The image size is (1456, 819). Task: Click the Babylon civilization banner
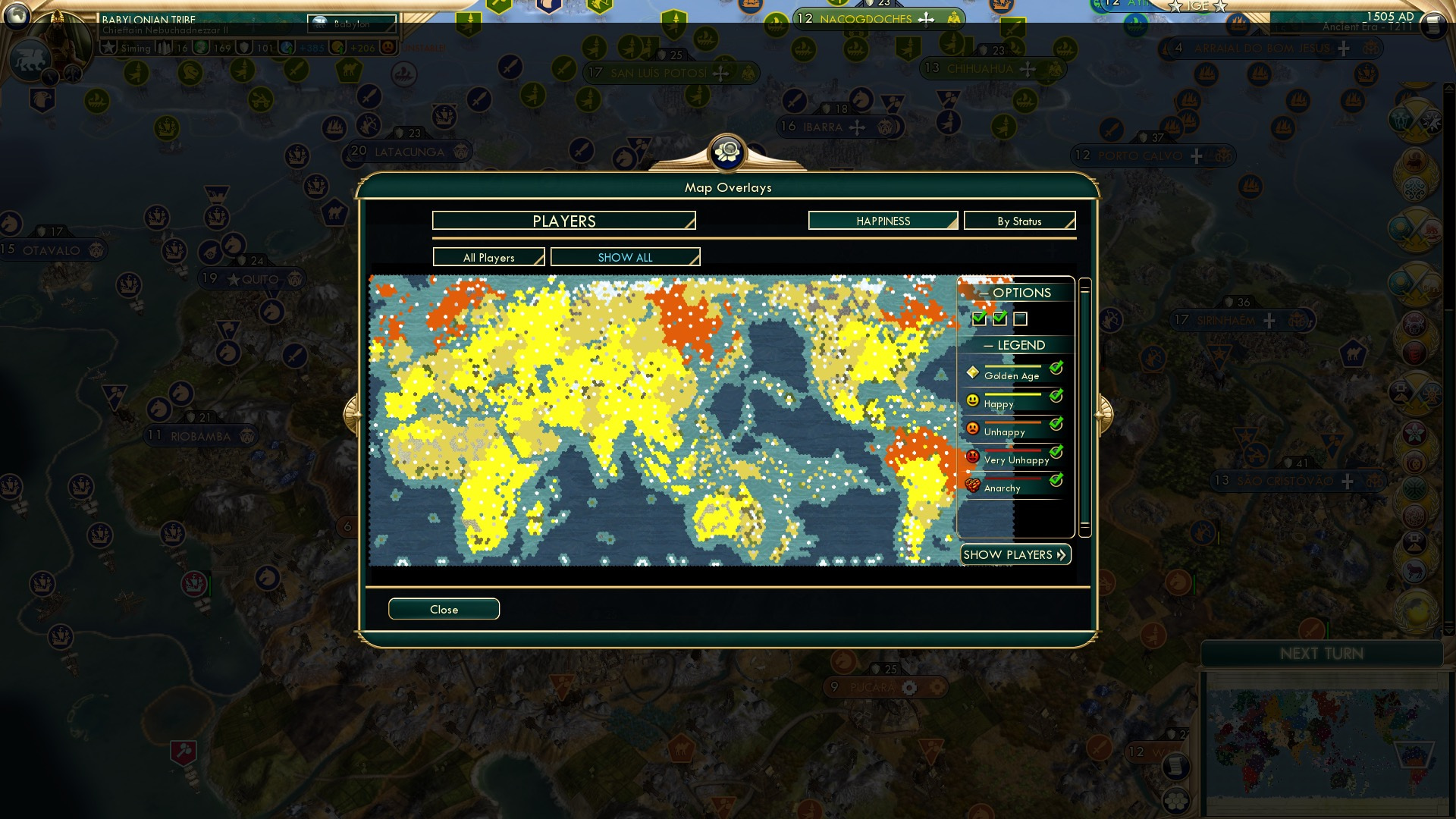pos(353,25)
